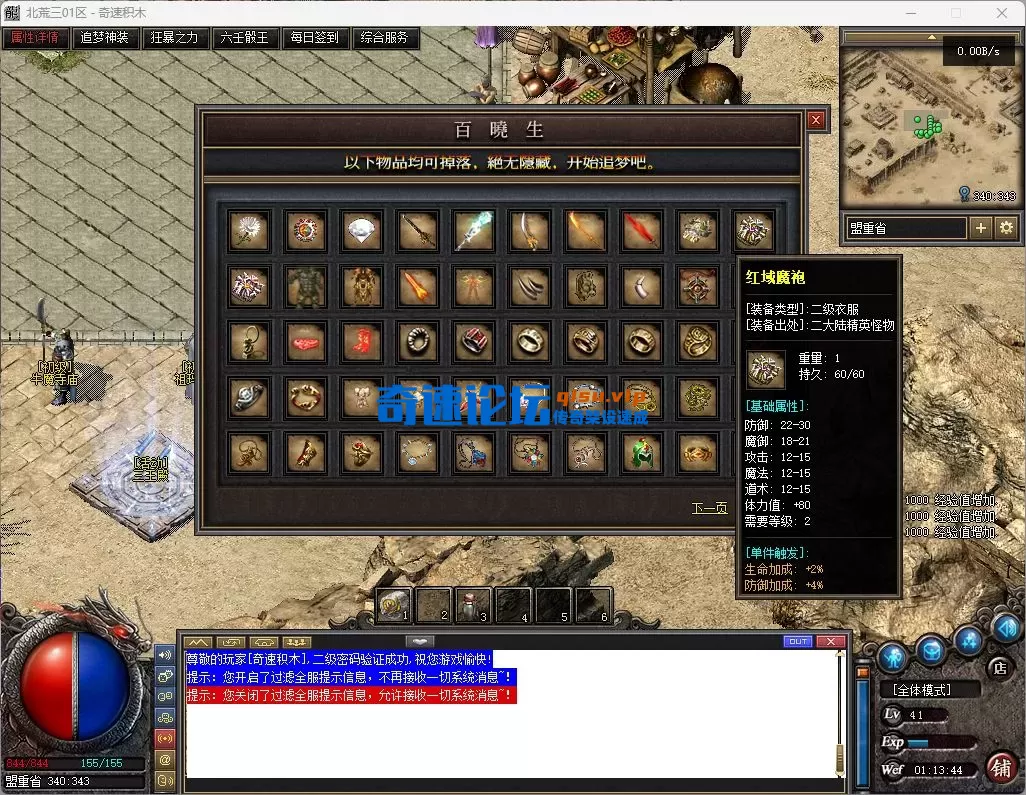
Task: Use the scroll in hotbar slot 1
Action: click(394, 605)
